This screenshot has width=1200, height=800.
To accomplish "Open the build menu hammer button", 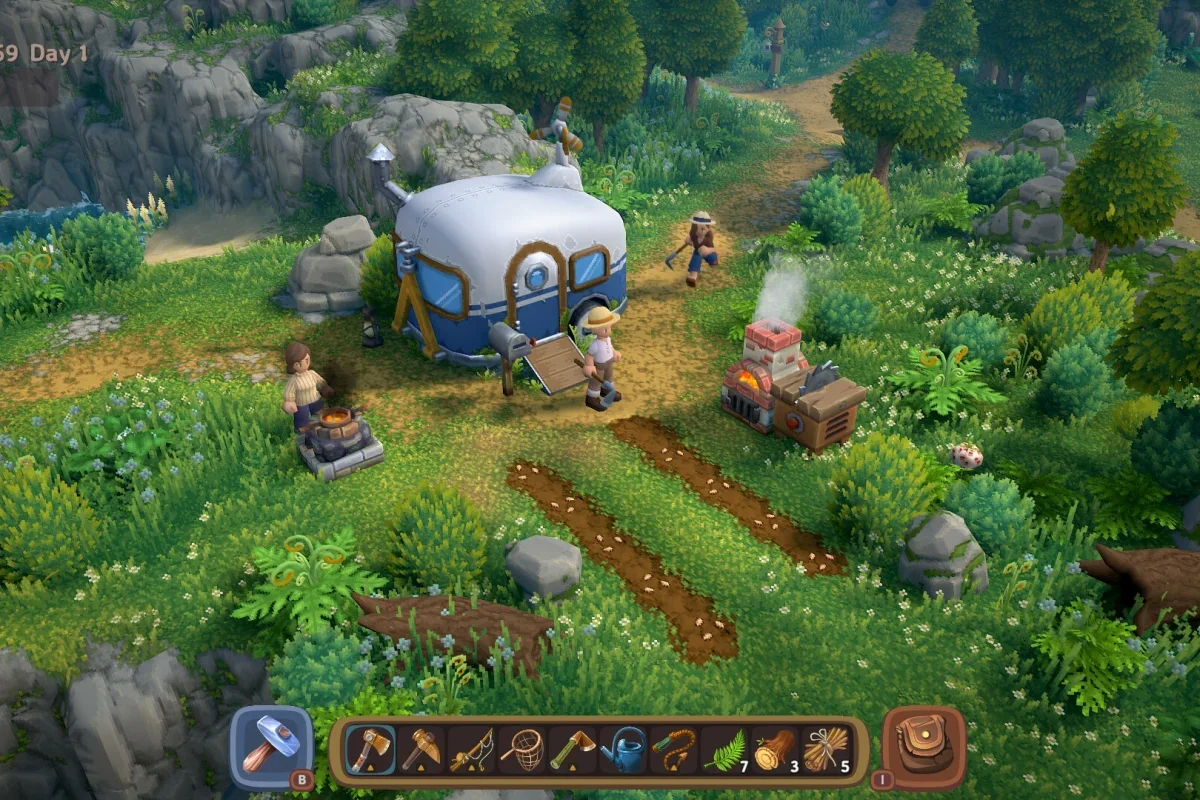I will click(271, 746).
